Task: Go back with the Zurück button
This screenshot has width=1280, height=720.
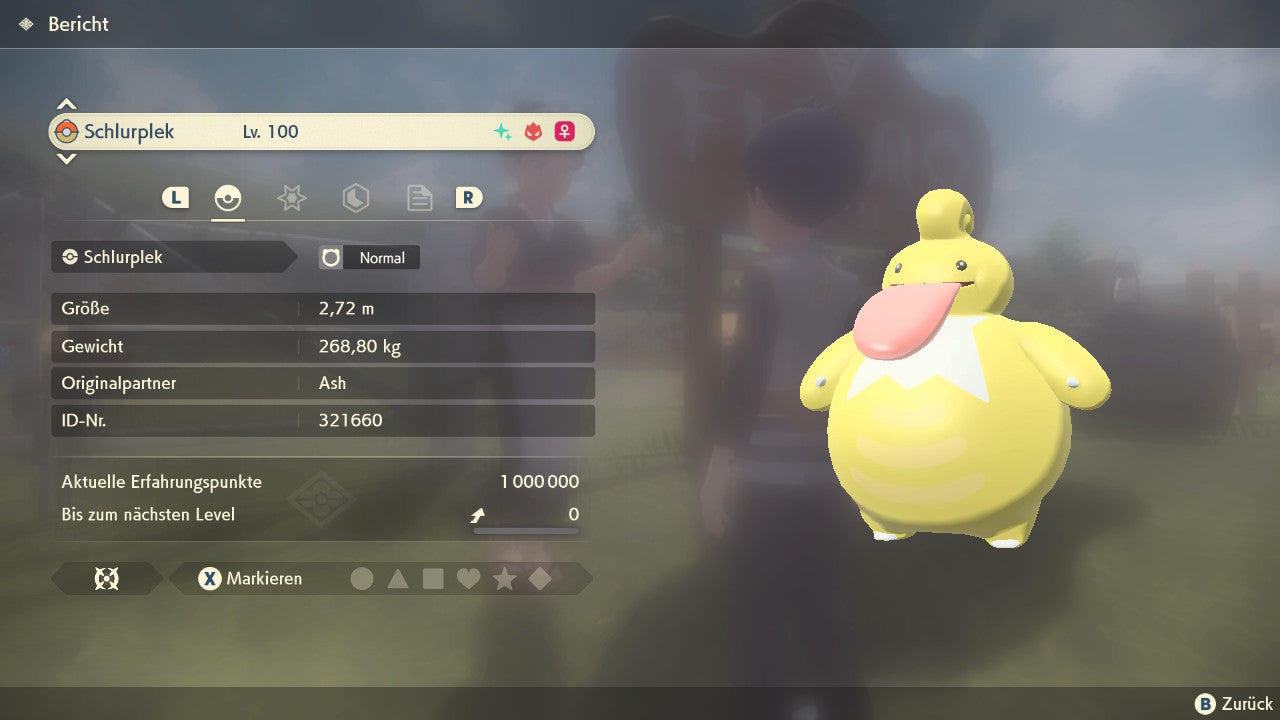Action: pos(1234,704)
